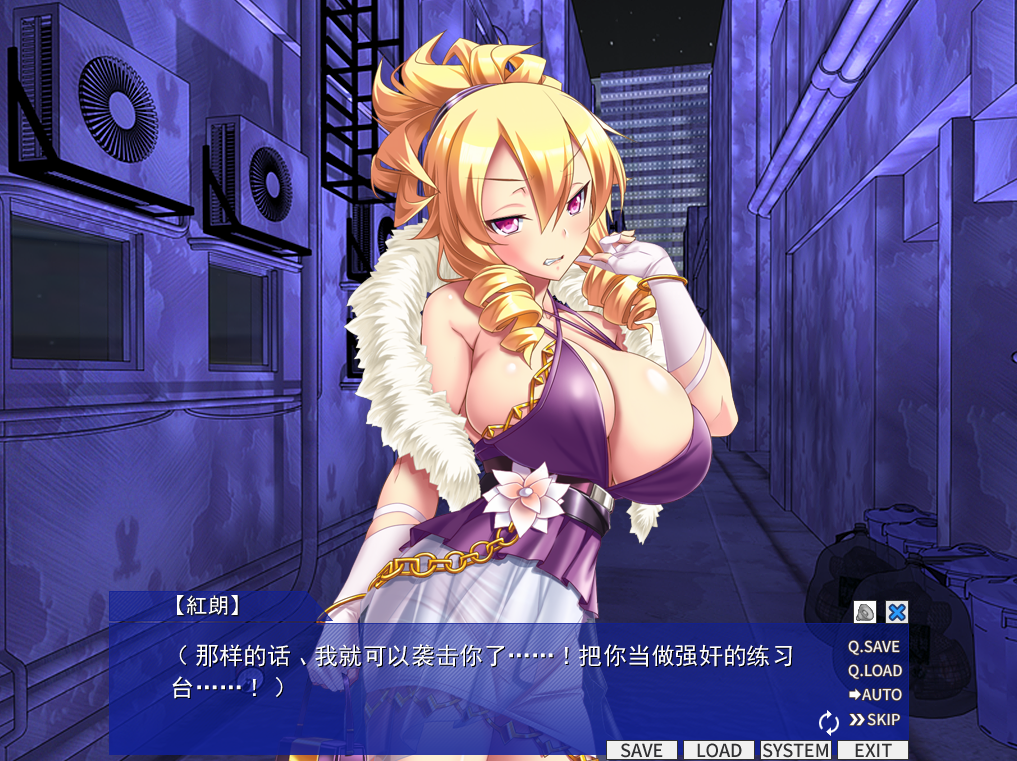Click the speaker voice replay icon
This screenshot has height=761, width=1017.
[865, 612]
